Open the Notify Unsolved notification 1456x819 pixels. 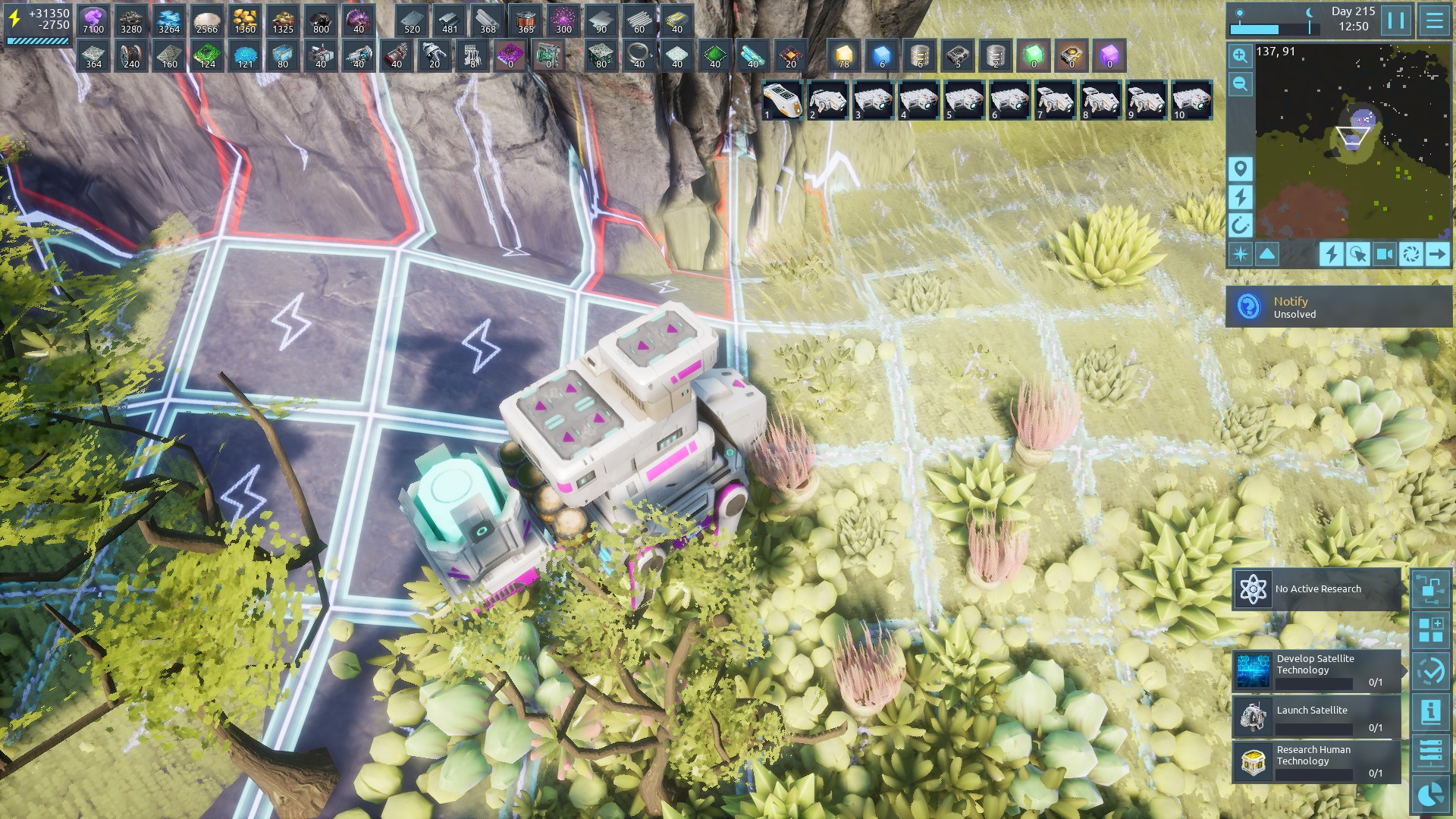(1338, 307)
